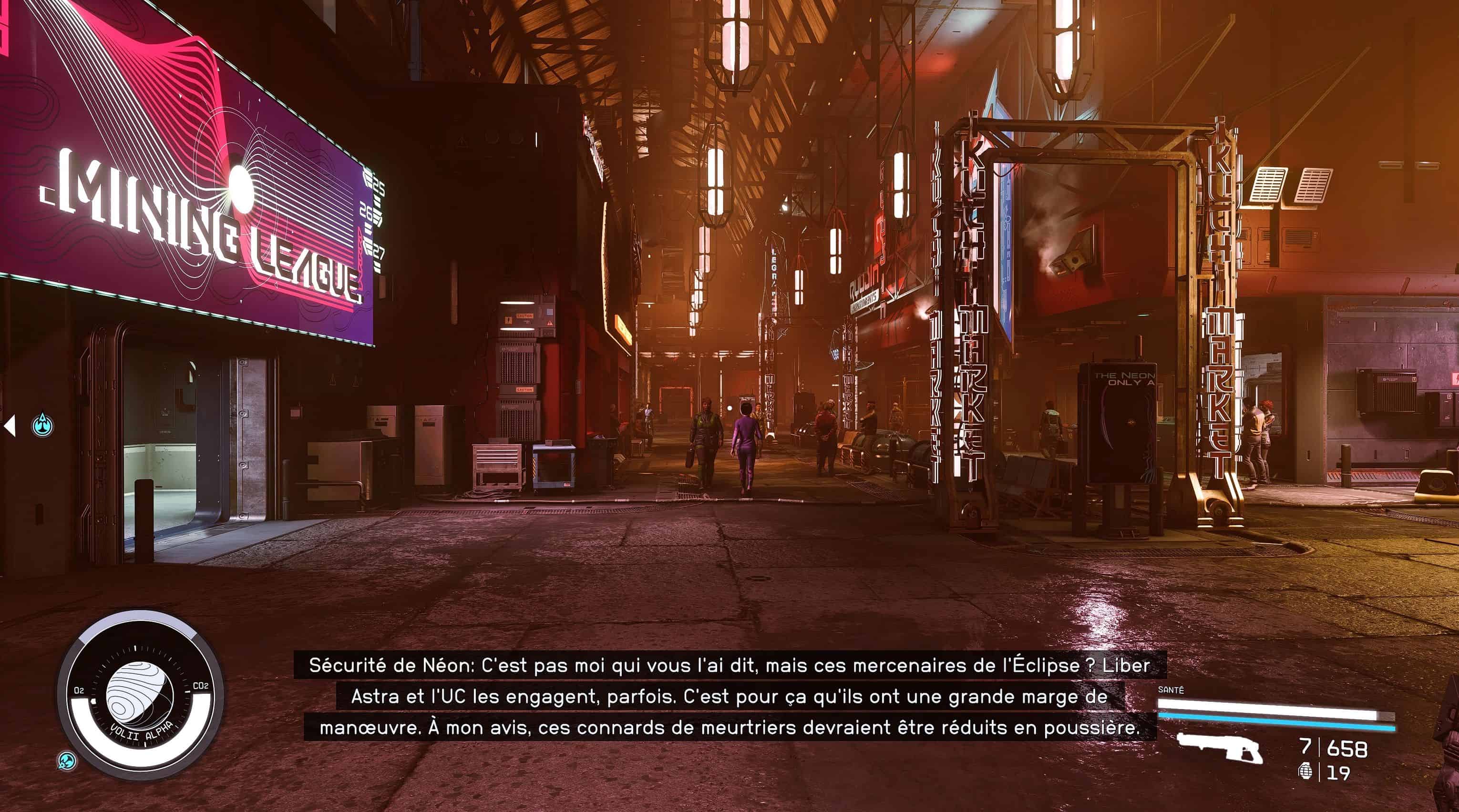Click the small blue icon beside the compass
1459x812 pixels.
67,761
